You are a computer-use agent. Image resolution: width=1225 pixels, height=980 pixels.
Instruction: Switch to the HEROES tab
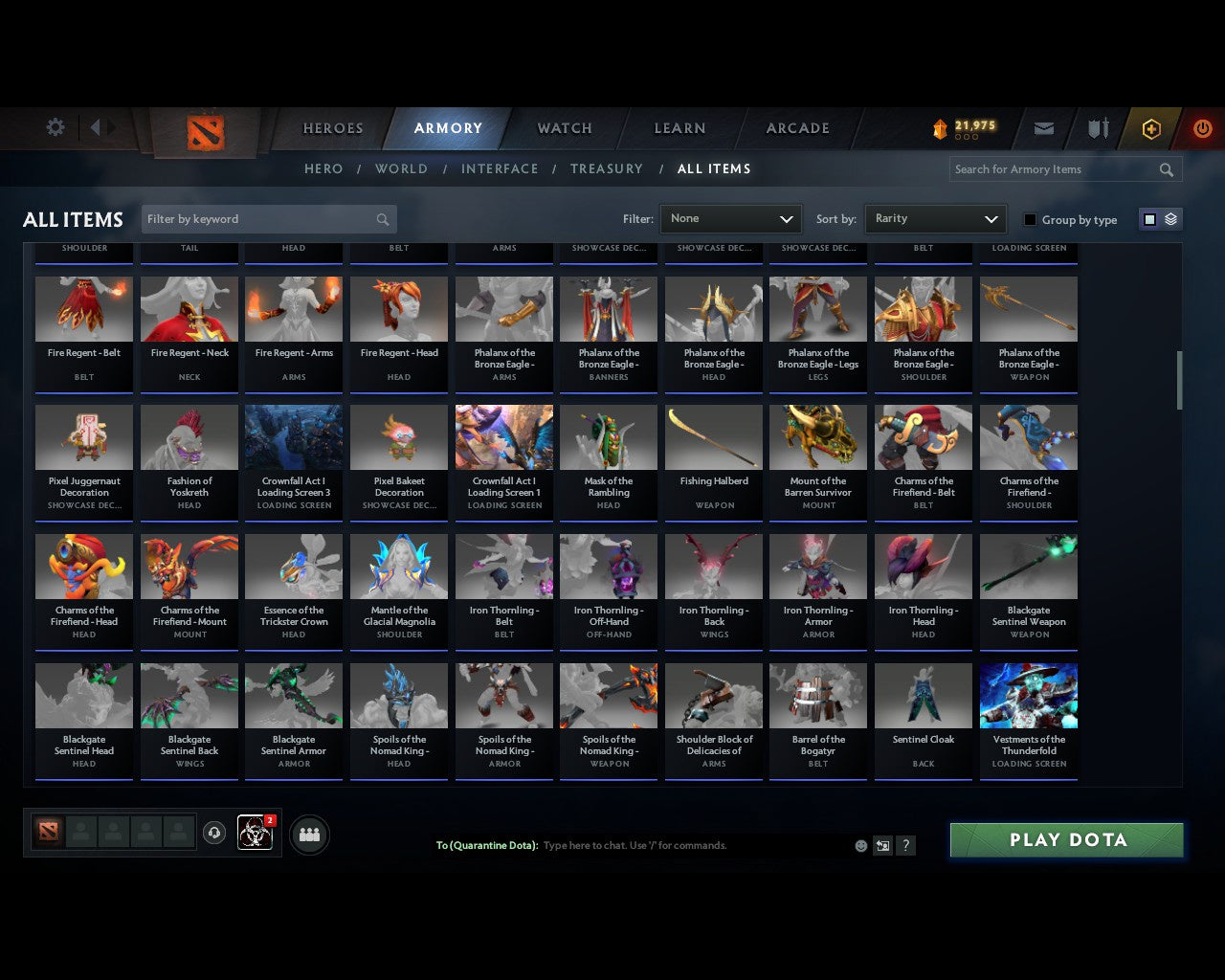[332, 127]
